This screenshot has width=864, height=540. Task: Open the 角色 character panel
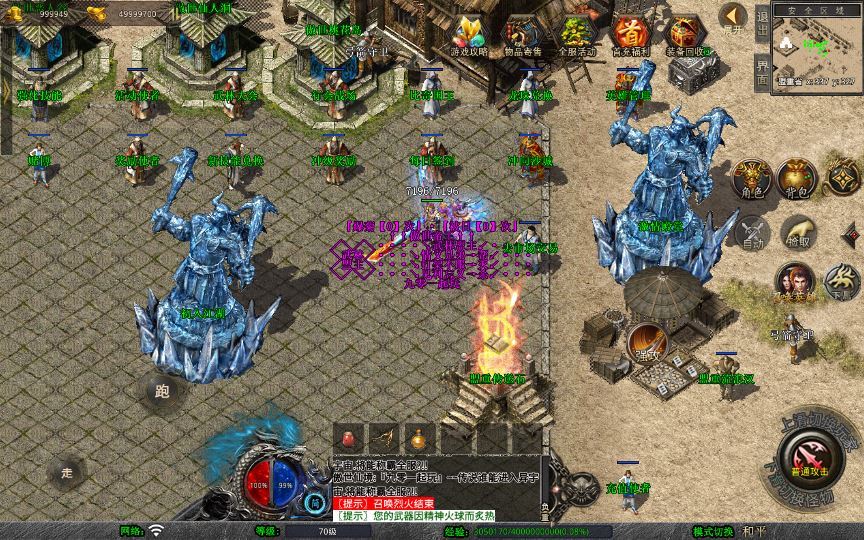tap(751, 177)
